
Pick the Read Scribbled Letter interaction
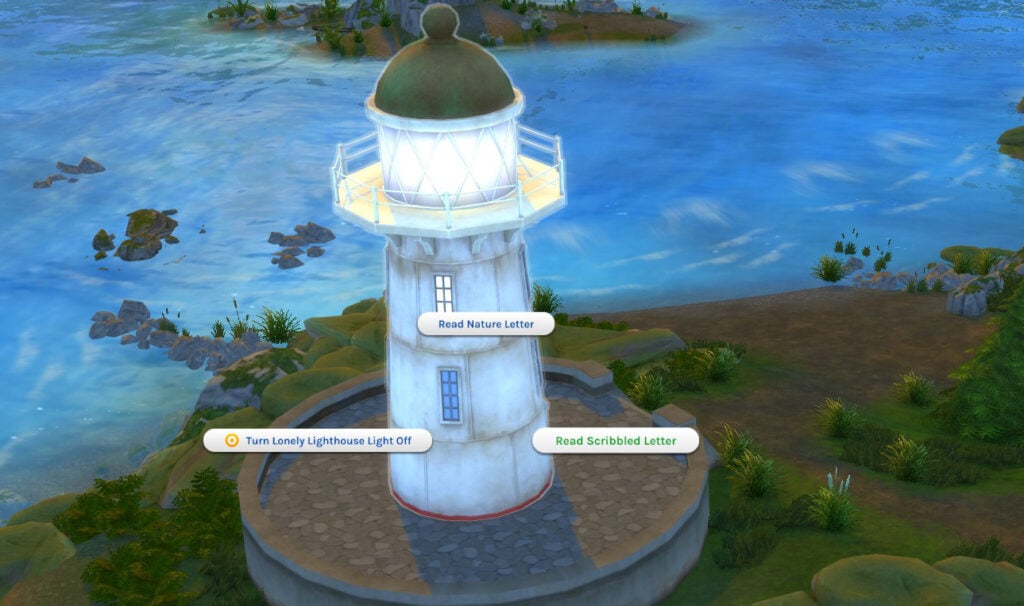pyautogui.click(x=615, y=441)
